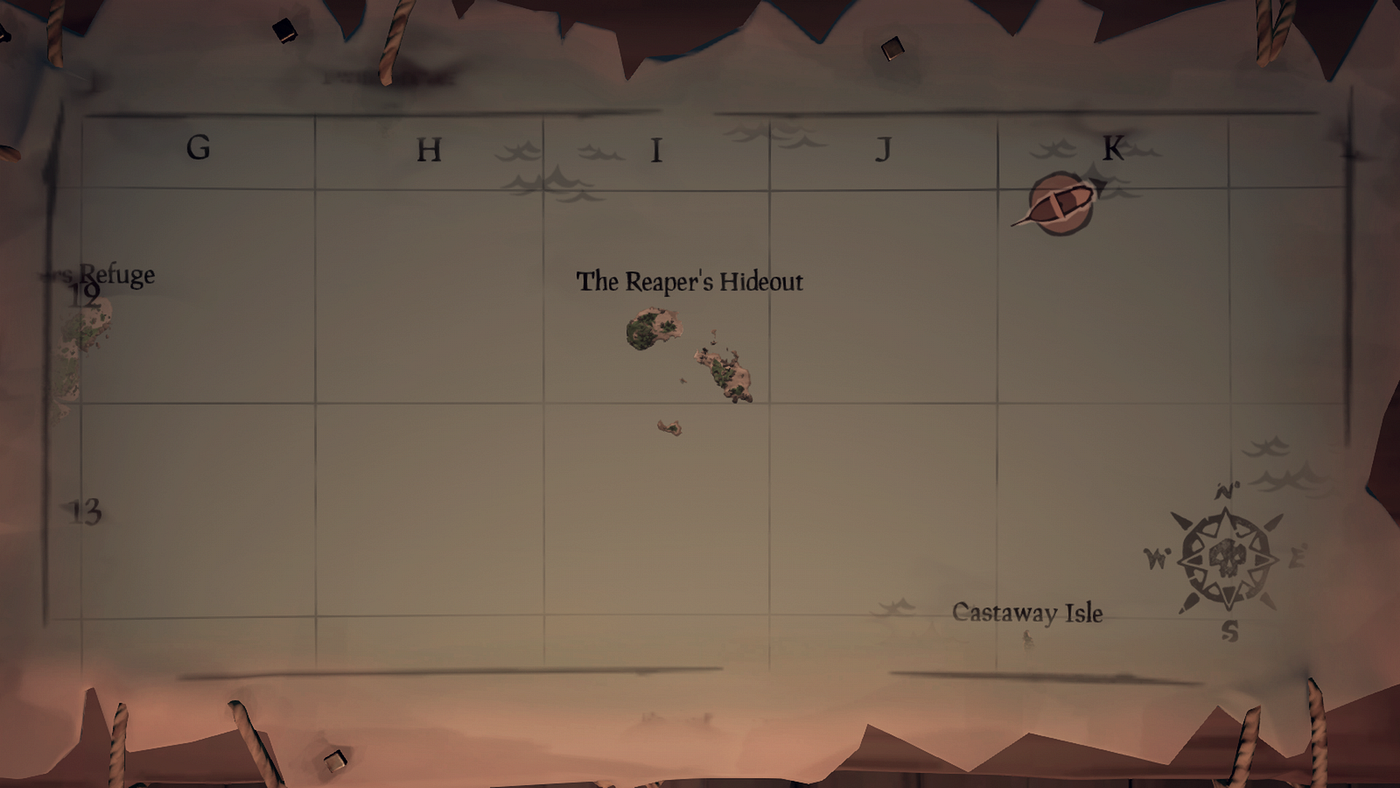Click the wave marks near Castaway Isle label
1400x788 pixels.
[895, 605]
